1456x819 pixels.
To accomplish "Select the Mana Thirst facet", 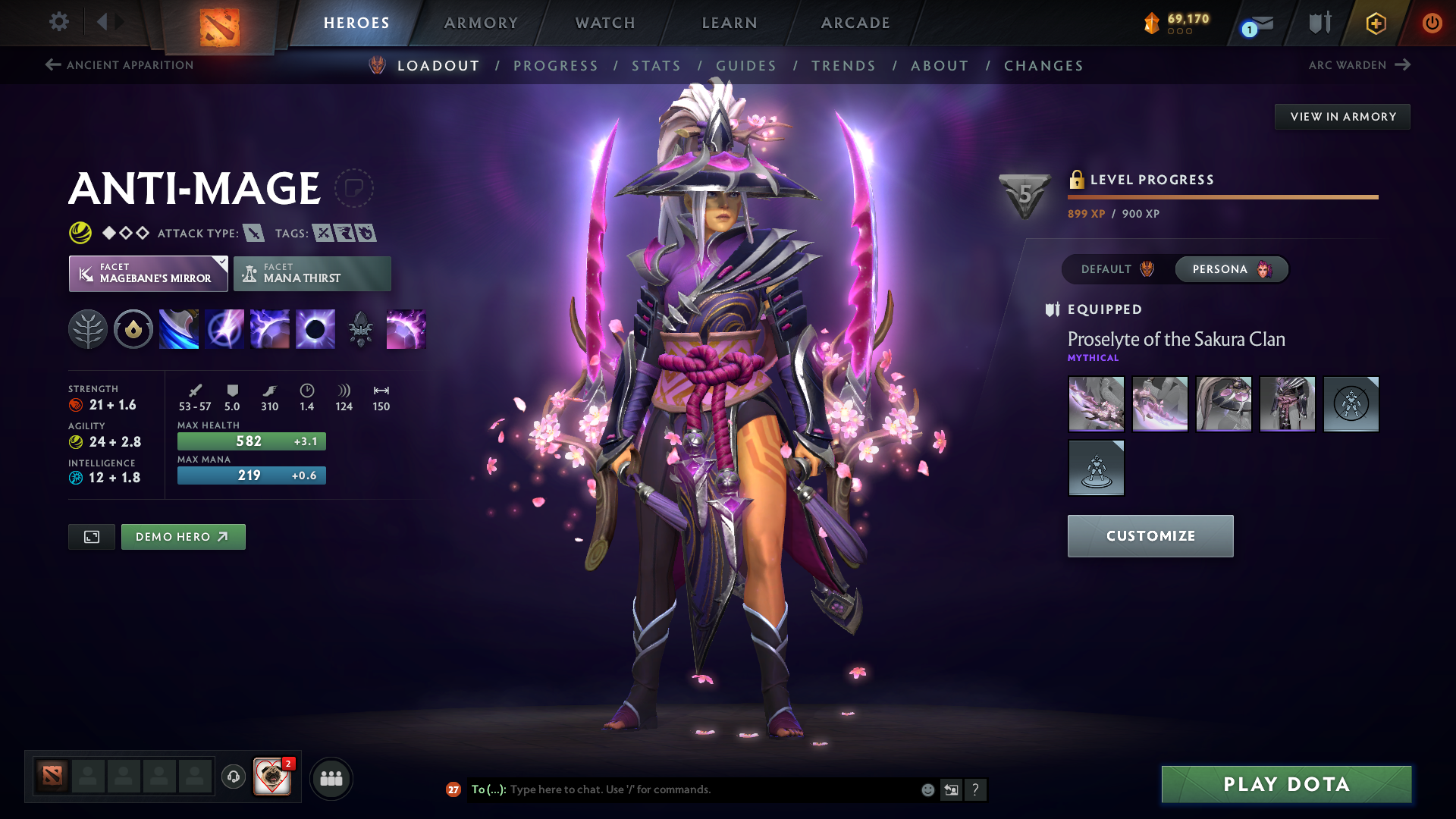I will [312, 273].
